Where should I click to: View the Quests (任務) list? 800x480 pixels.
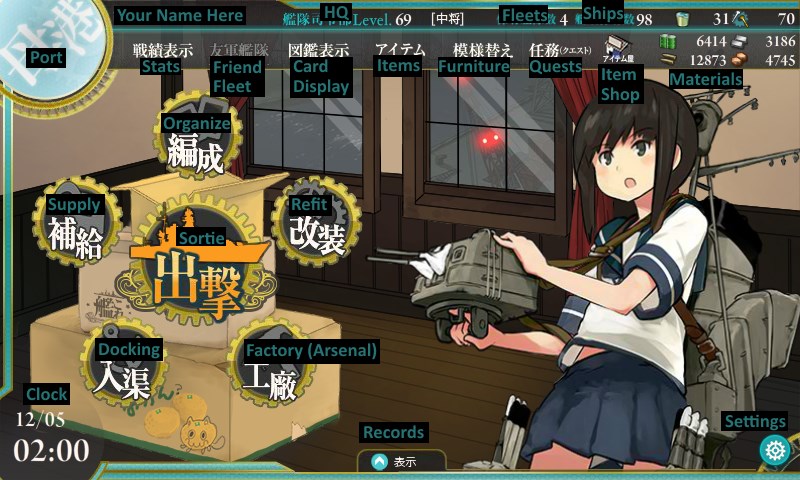click(560, 49)
